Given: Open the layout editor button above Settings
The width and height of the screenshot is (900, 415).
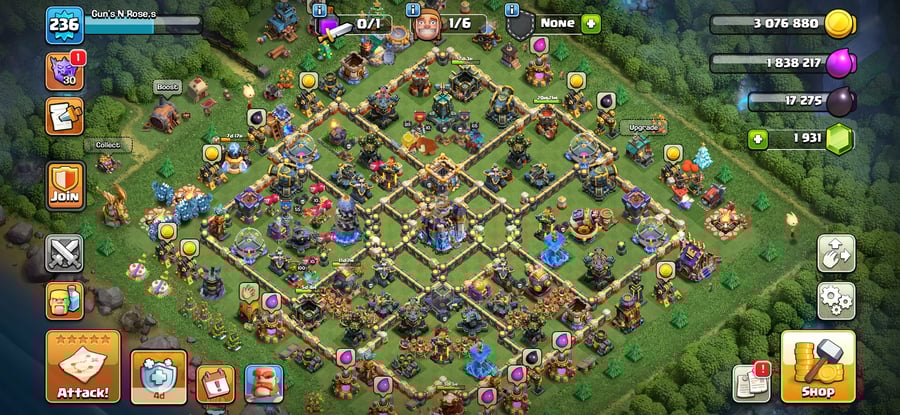Looking at the screenshot, I should click(836, 253).
